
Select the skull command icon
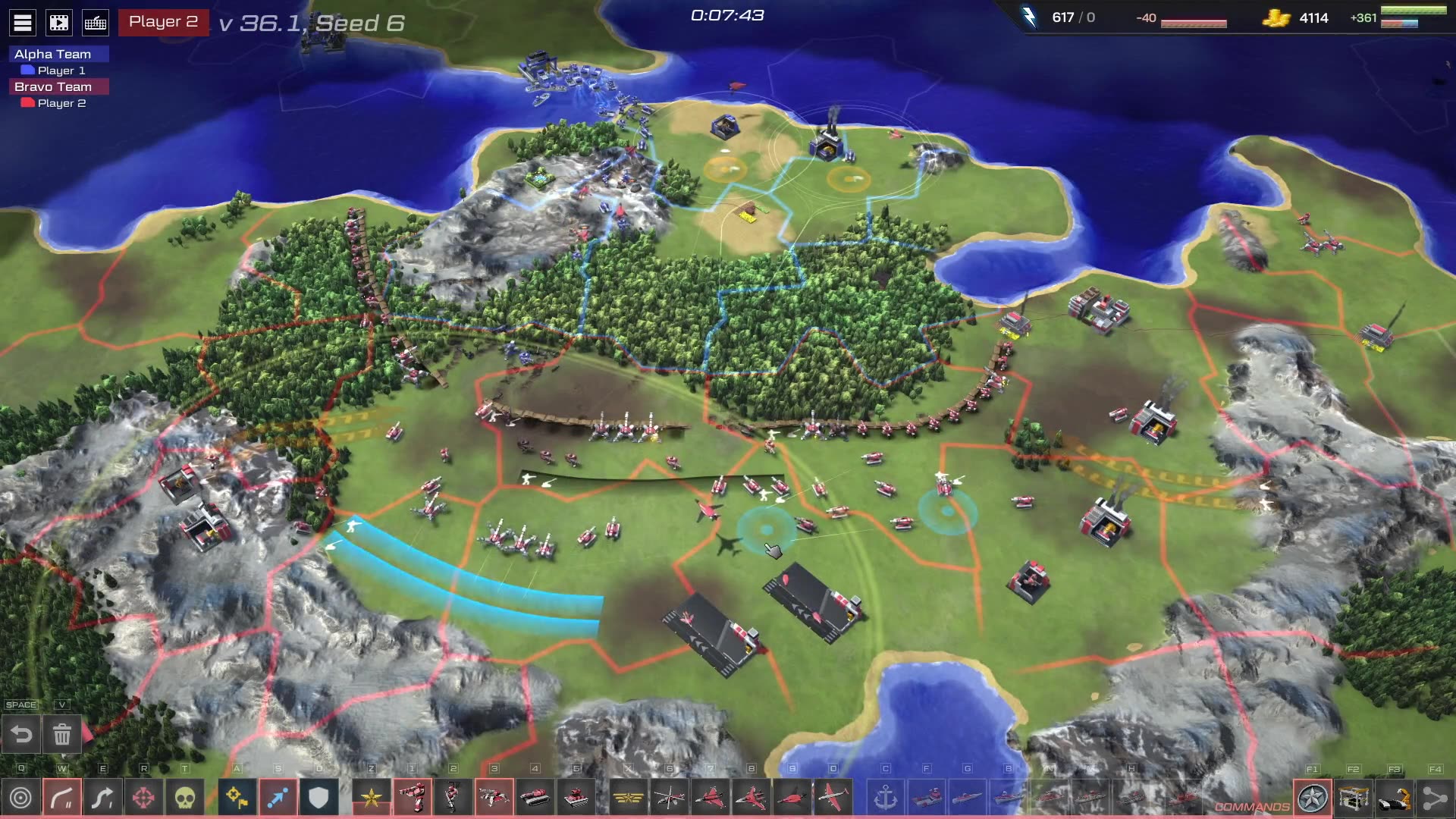[x=185, y=798]
